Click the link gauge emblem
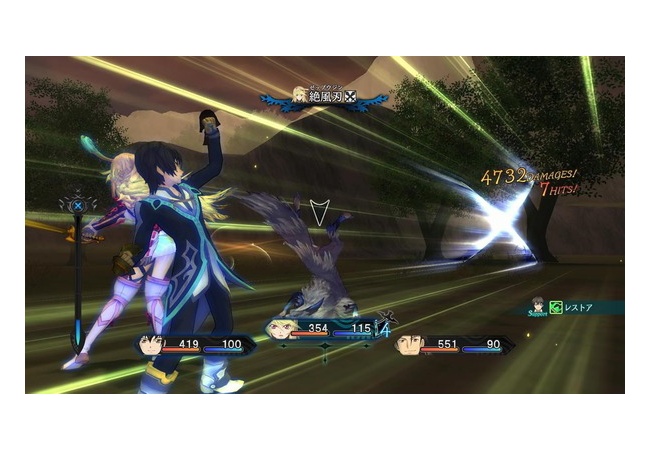Image resolution: width=650 pixels, height=450 pixels. (x=78, y=206)
